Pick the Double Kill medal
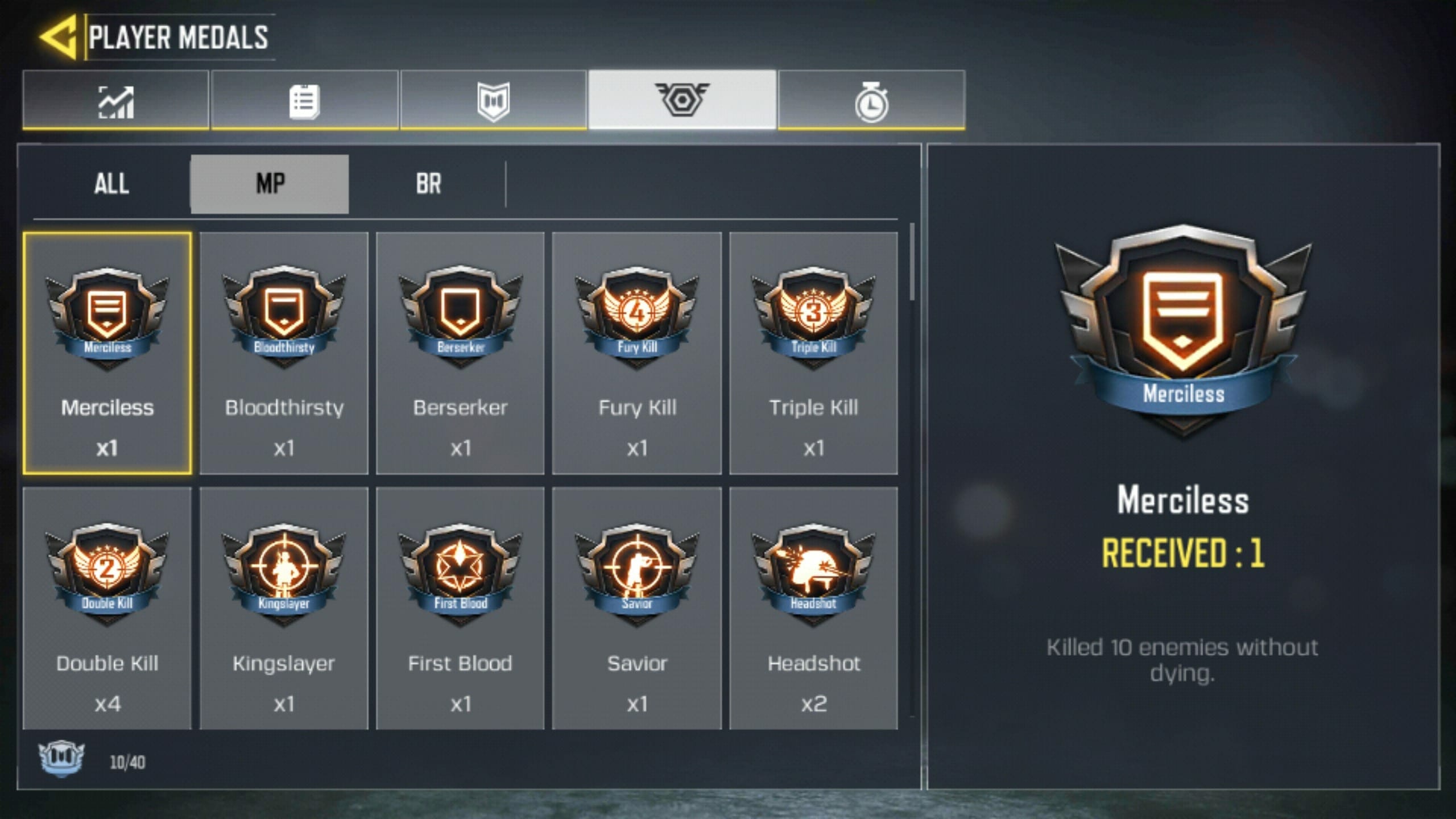Image resolution: width=1456 pixels, height=819 pixels. (107, 607)
